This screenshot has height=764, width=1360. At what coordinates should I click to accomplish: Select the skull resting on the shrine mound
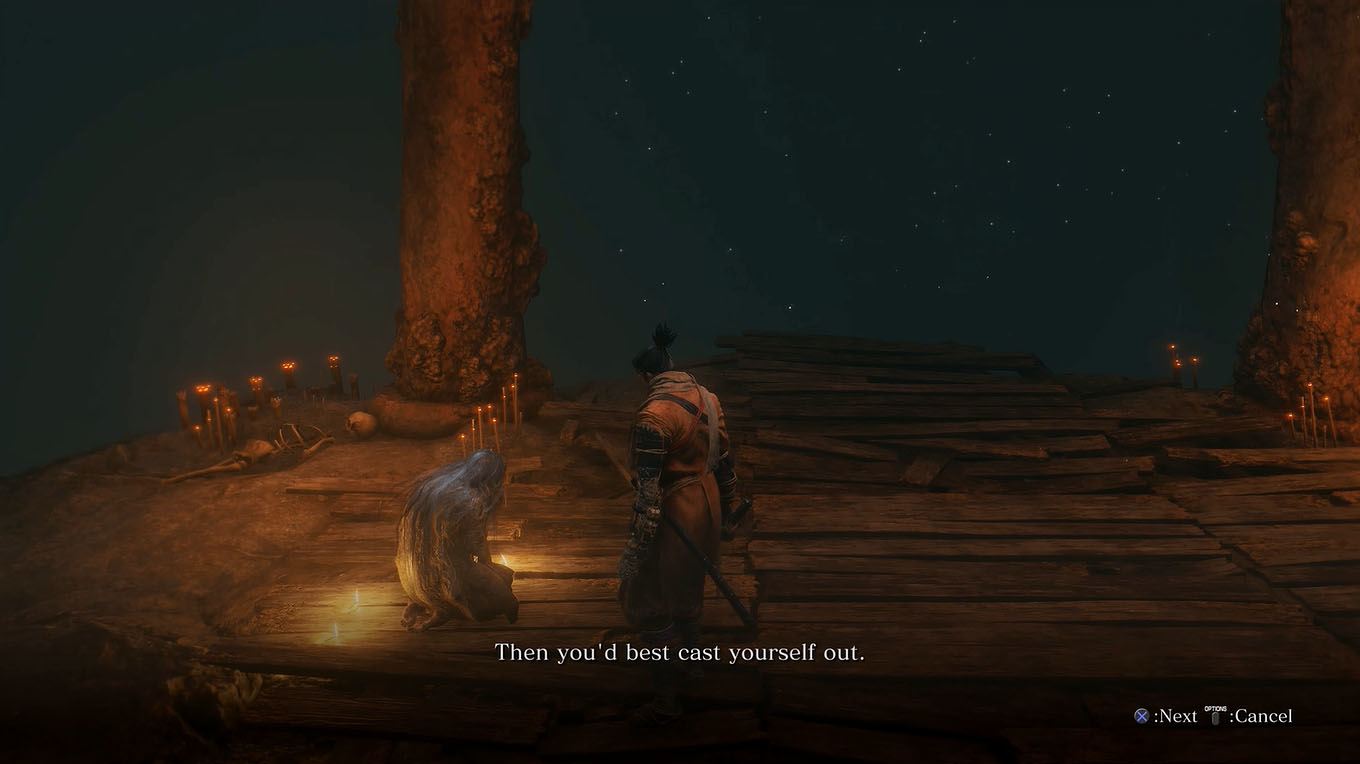pyautogui.click(x=357, y=423)
